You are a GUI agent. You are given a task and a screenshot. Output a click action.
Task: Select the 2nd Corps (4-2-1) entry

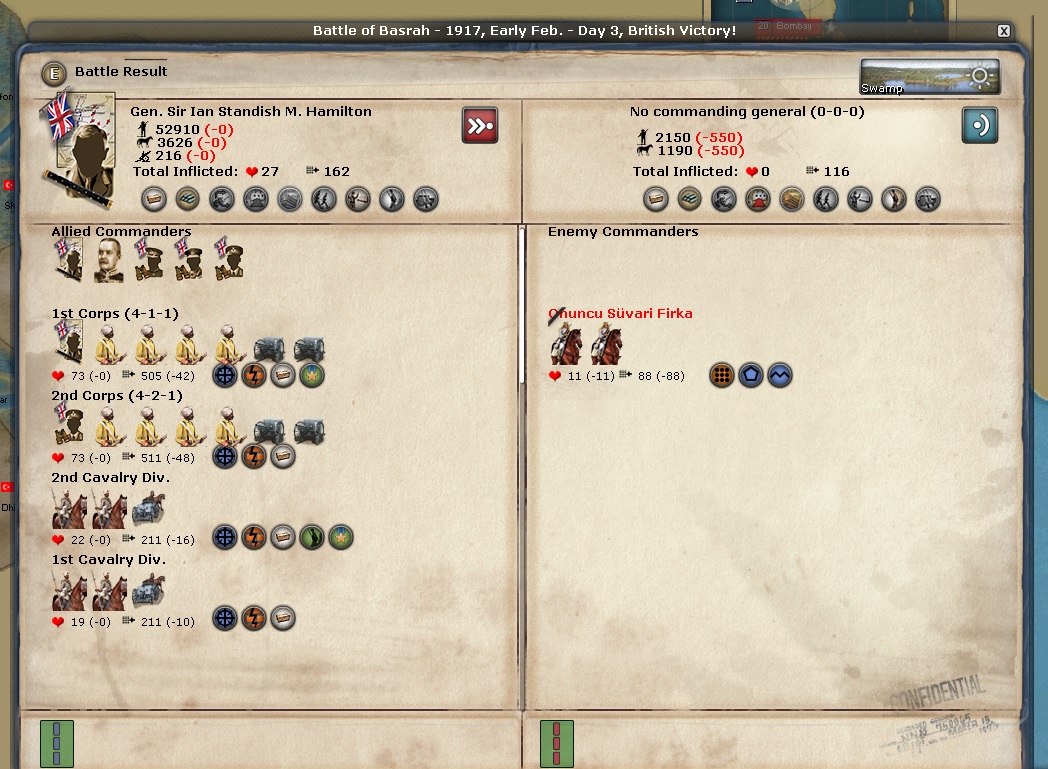[x=115, y=396]
